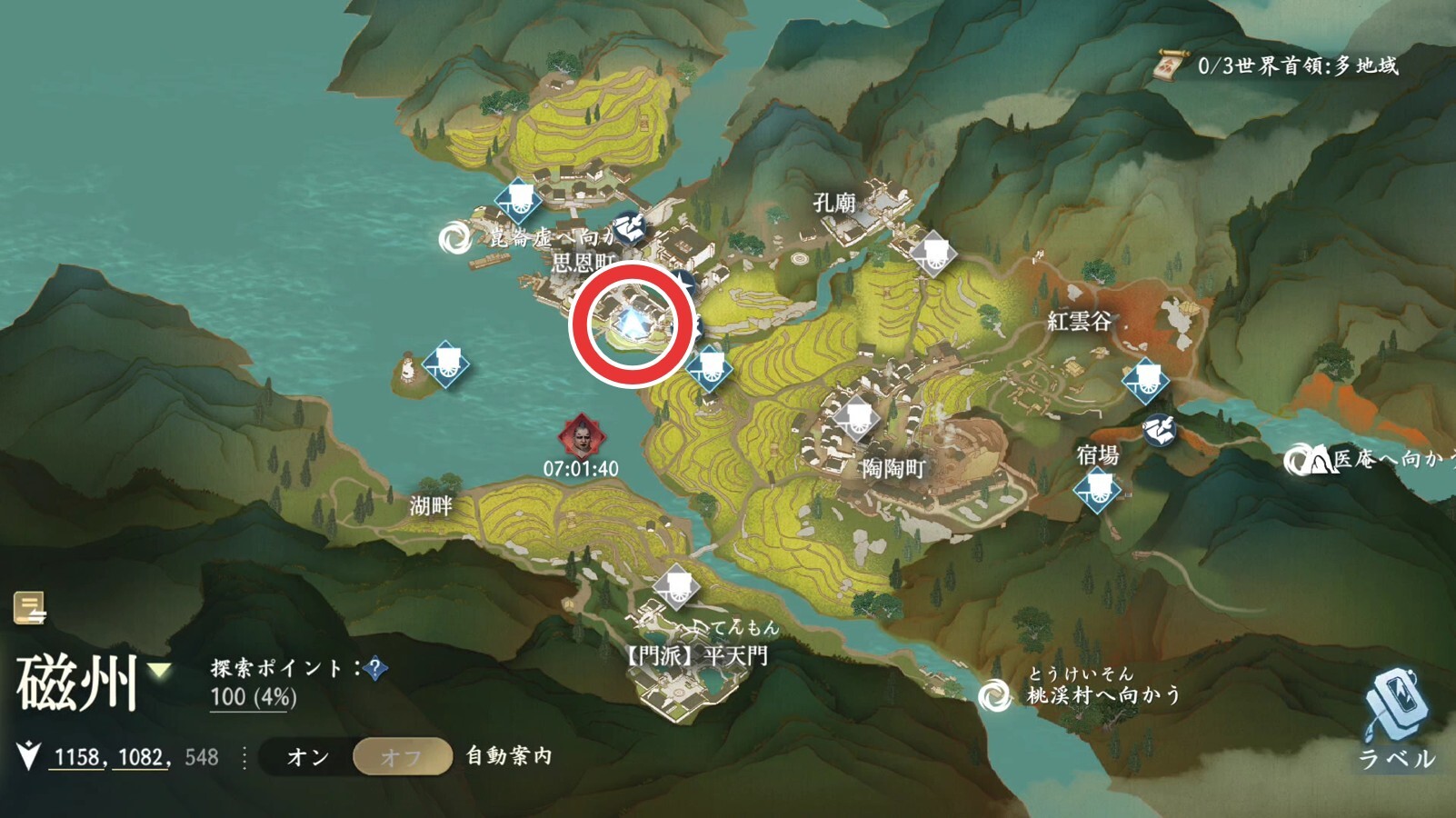Open the scroll list icon above 磁州
This screenshot has height=818, width=1456.
30,608
